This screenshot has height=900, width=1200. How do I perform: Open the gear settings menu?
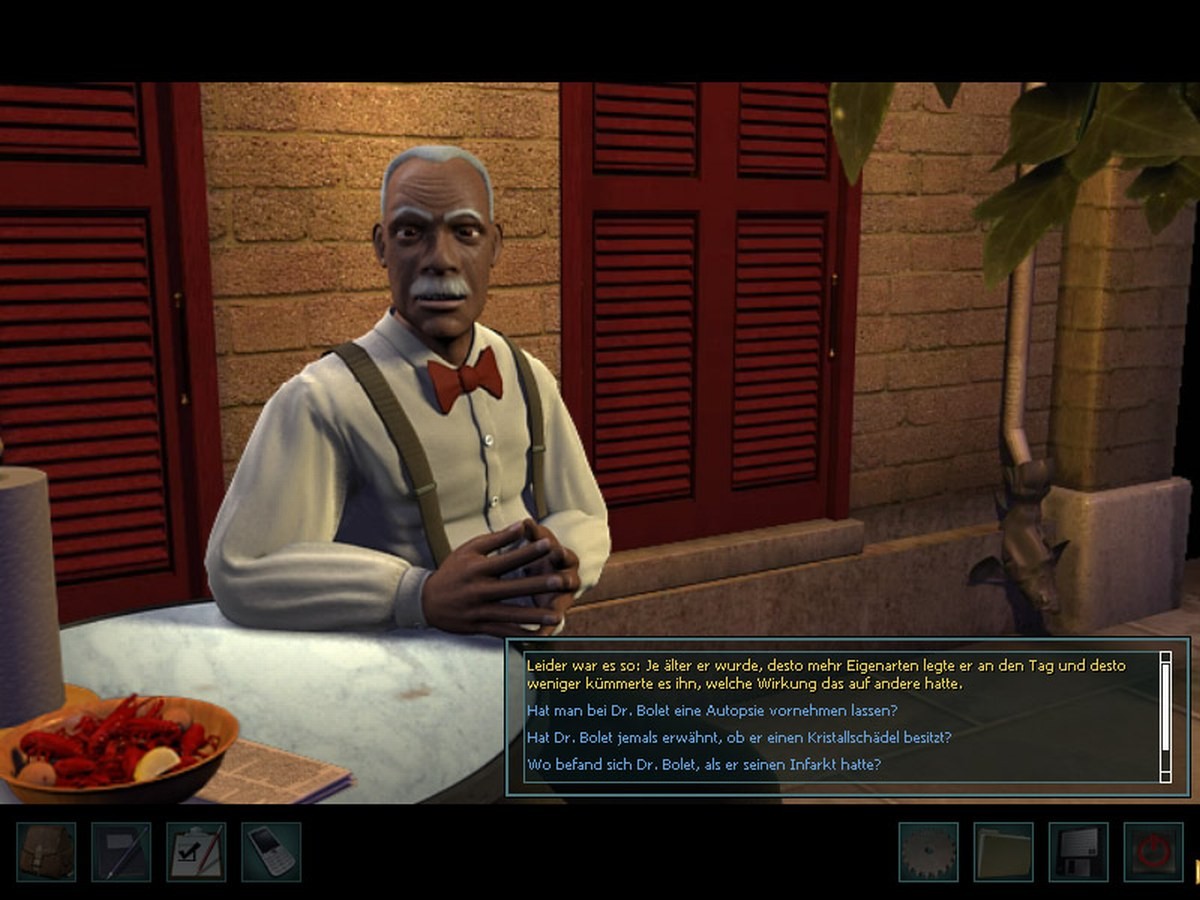click(928, 852)
